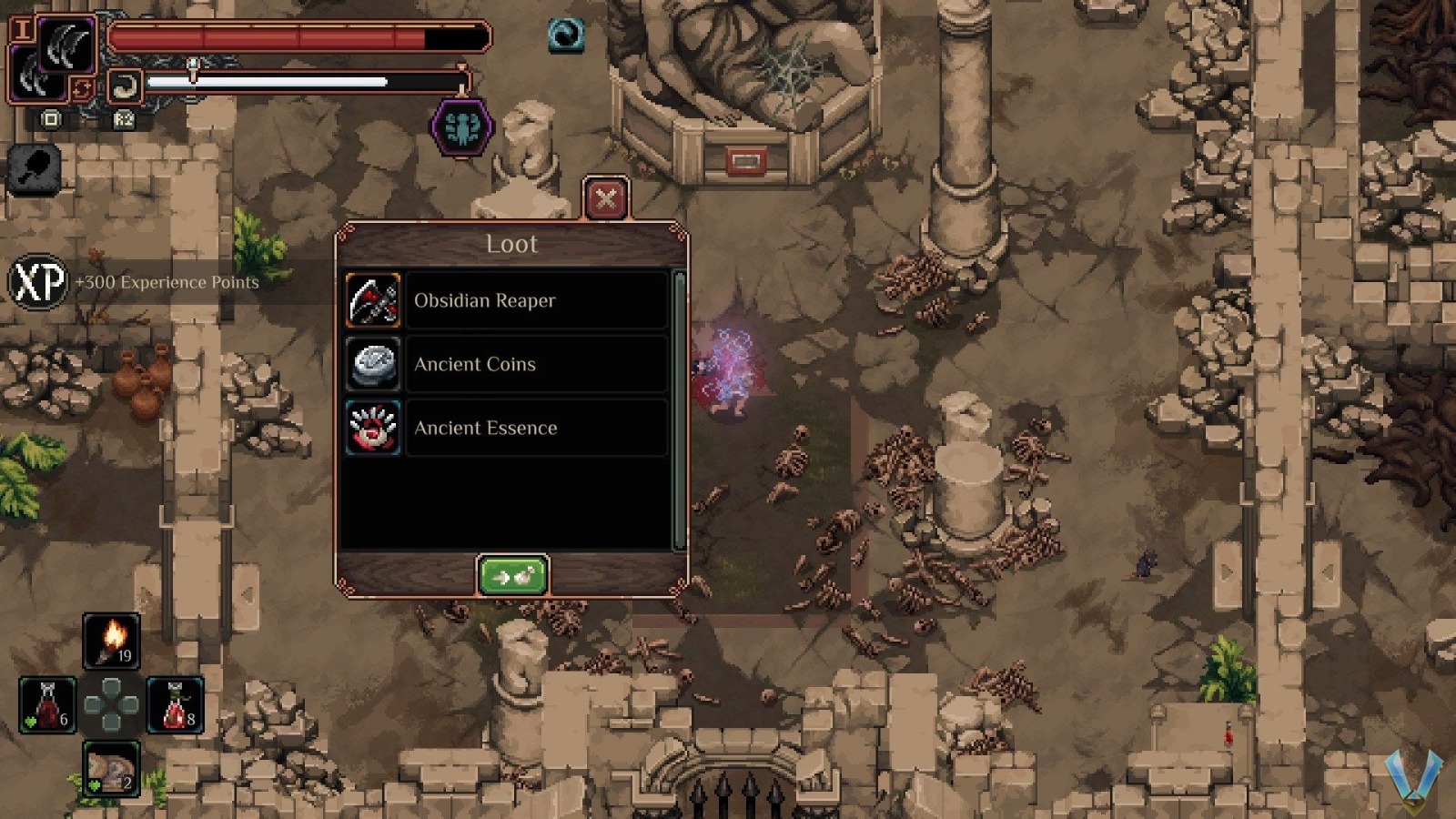Select the primary claw weapon icon
Image resolution: width=1456 pixels, height=819 pixels.
pos(66,45)
